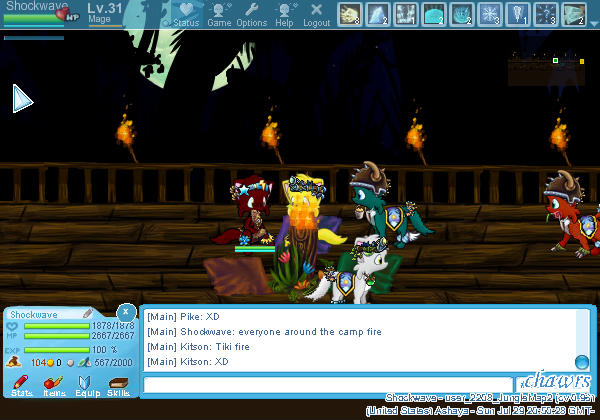Image resolution: width=600 pixels, height=420 pixels.
Task: Open the Skills book
Action: tap(118, 385)
